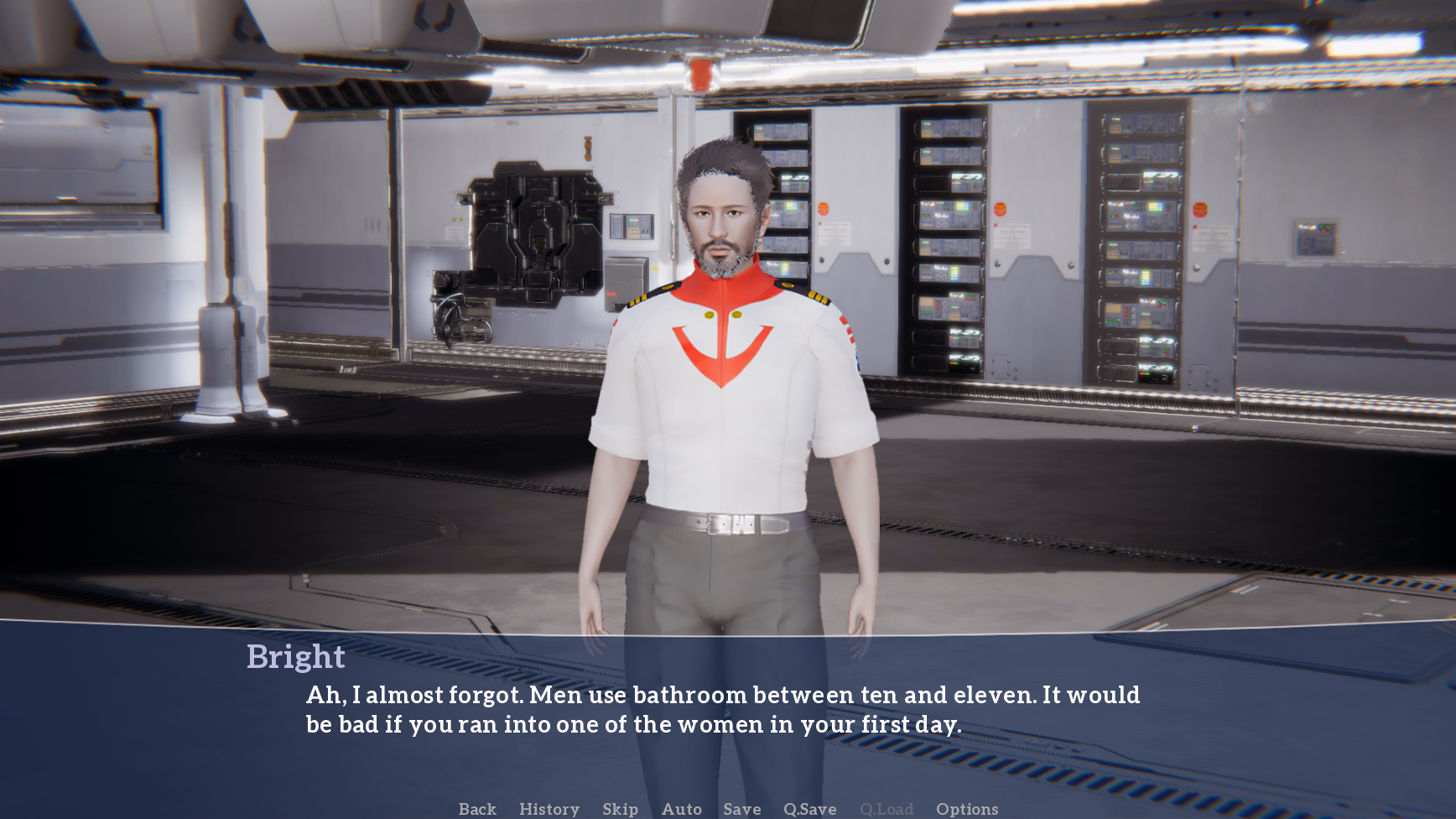Perform a quick save with "Q.Save"
1456x819 pixels.
tap(809, 809)
